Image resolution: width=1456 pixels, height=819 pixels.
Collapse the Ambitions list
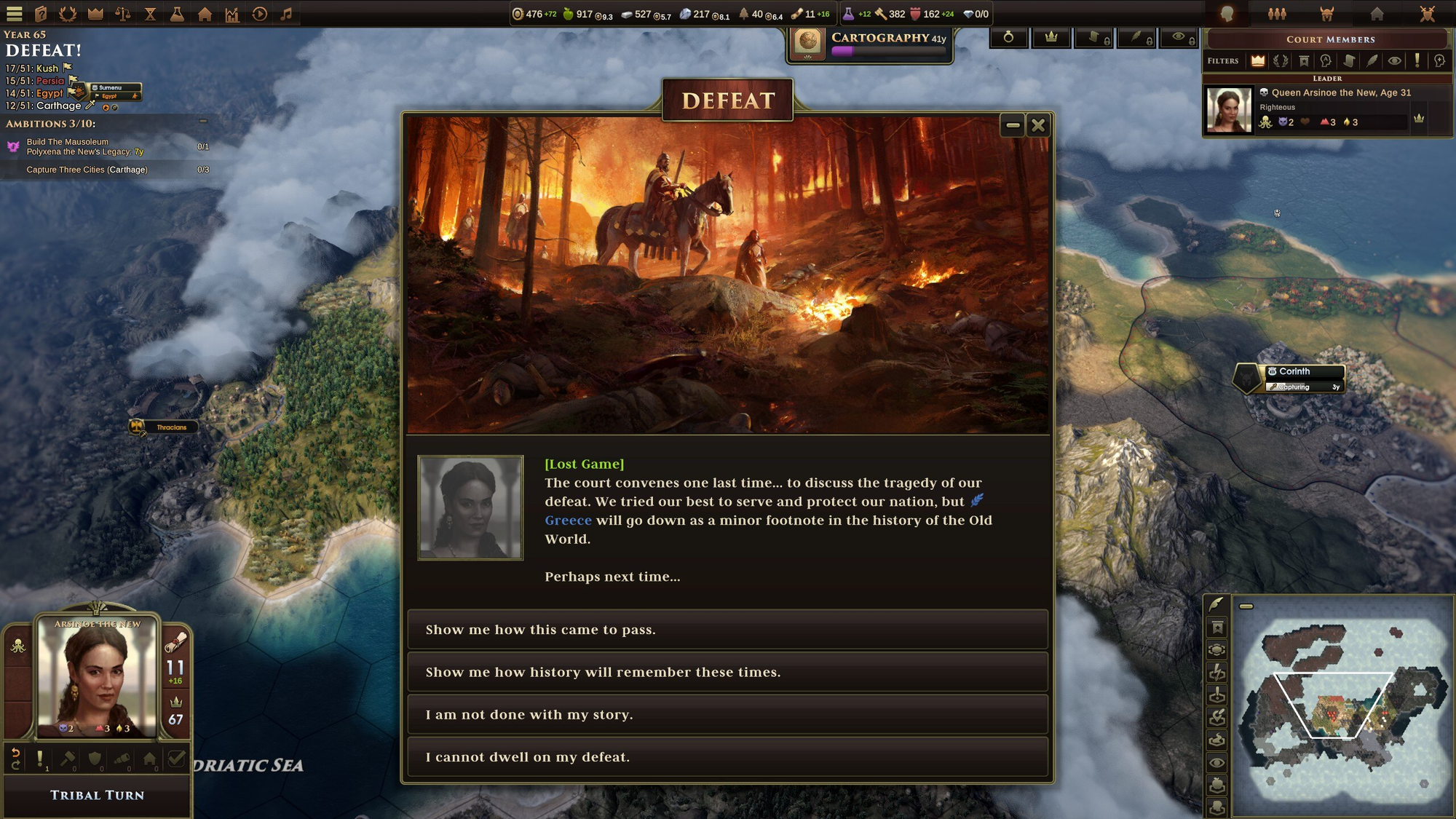(x=203, y=122)
